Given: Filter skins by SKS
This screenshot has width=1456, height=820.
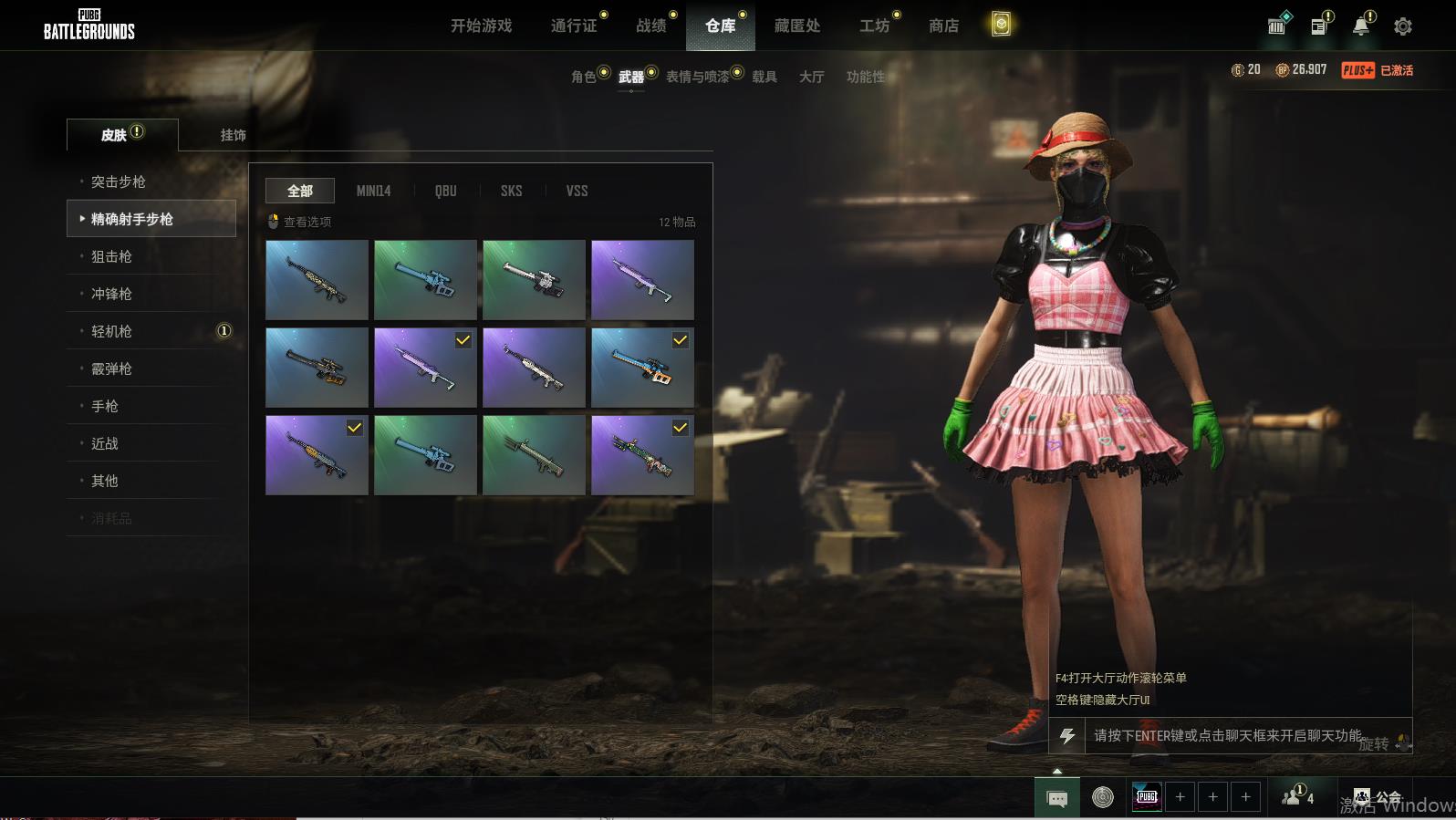Looking at the screenshot, I should pyautogui.click(x=511, y=191).
